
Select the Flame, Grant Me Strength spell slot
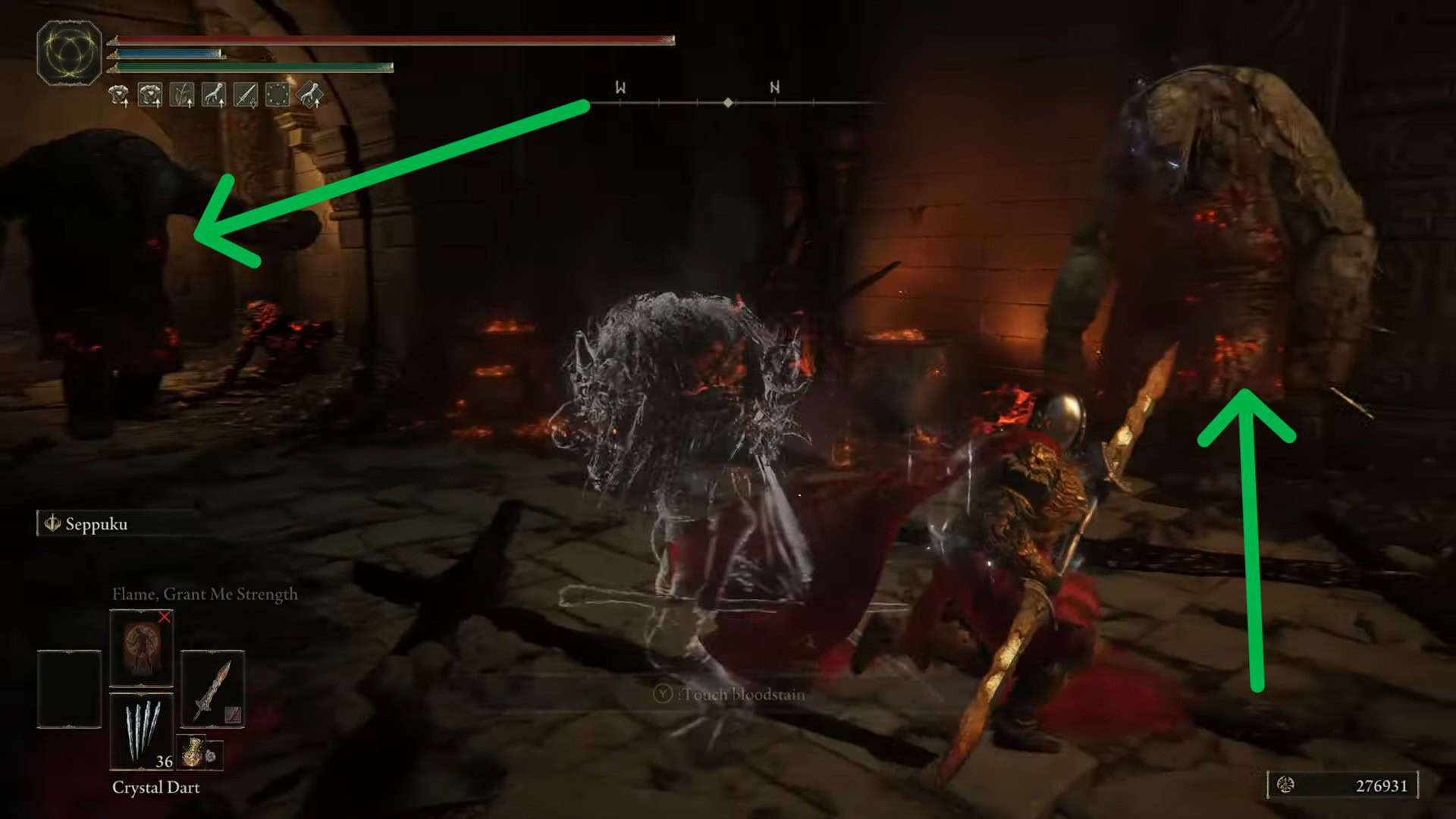[x=142, y=647]
